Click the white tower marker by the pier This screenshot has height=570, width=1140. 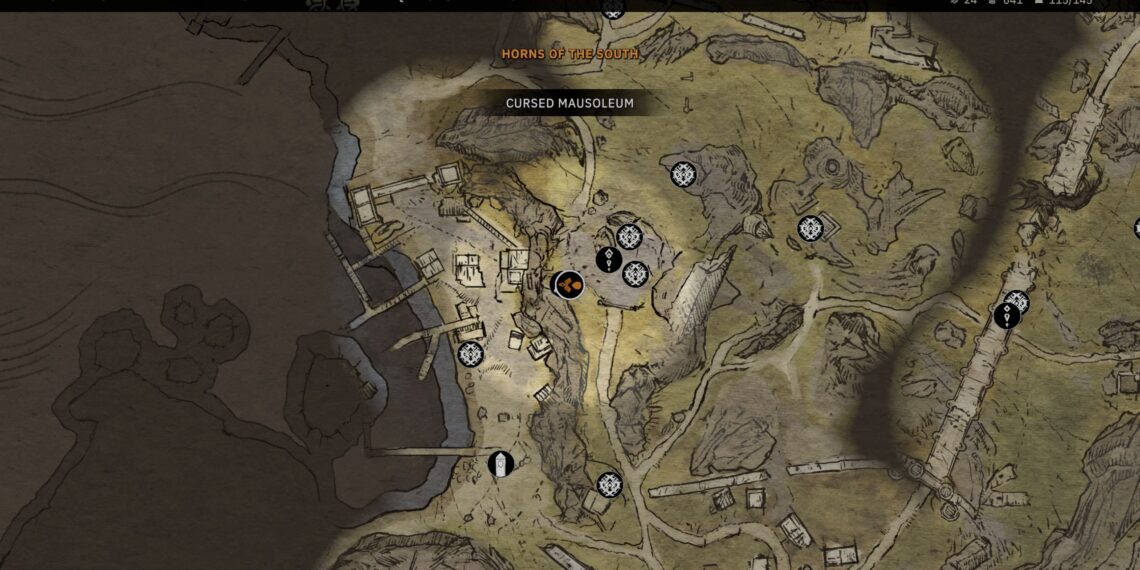tap(501, 464)
